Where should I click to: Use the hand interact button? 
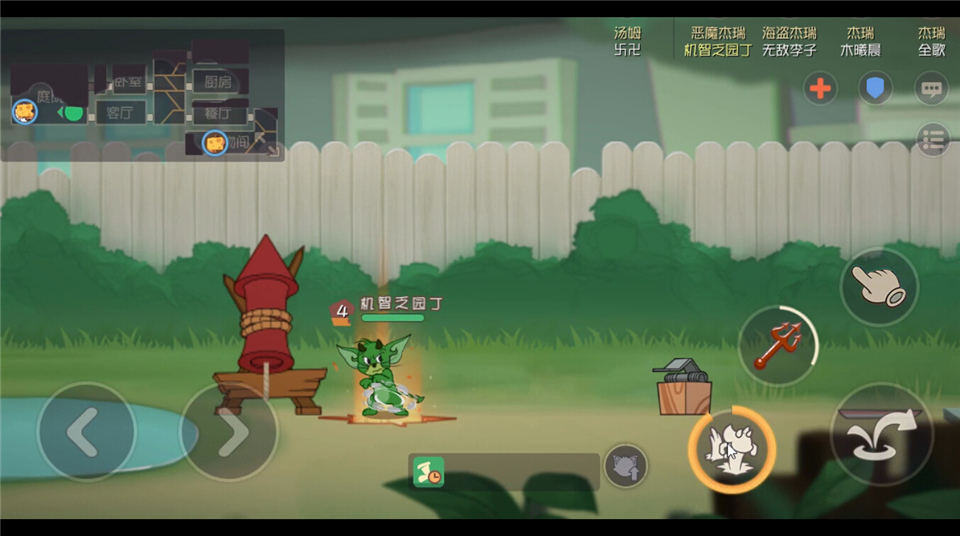[879, 286]
